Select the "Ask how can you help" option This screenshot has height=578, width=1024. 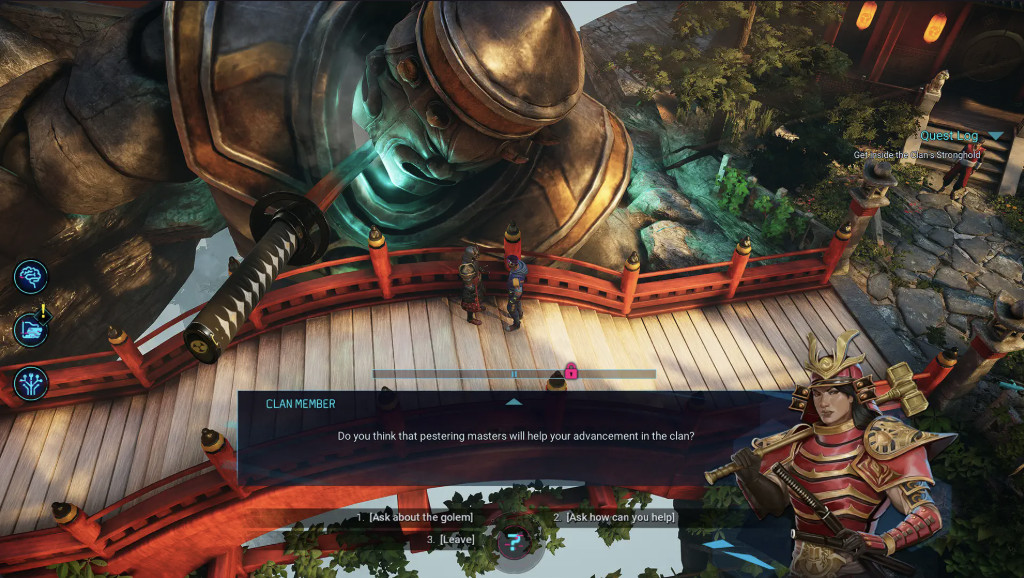click(x=615, y=517)
